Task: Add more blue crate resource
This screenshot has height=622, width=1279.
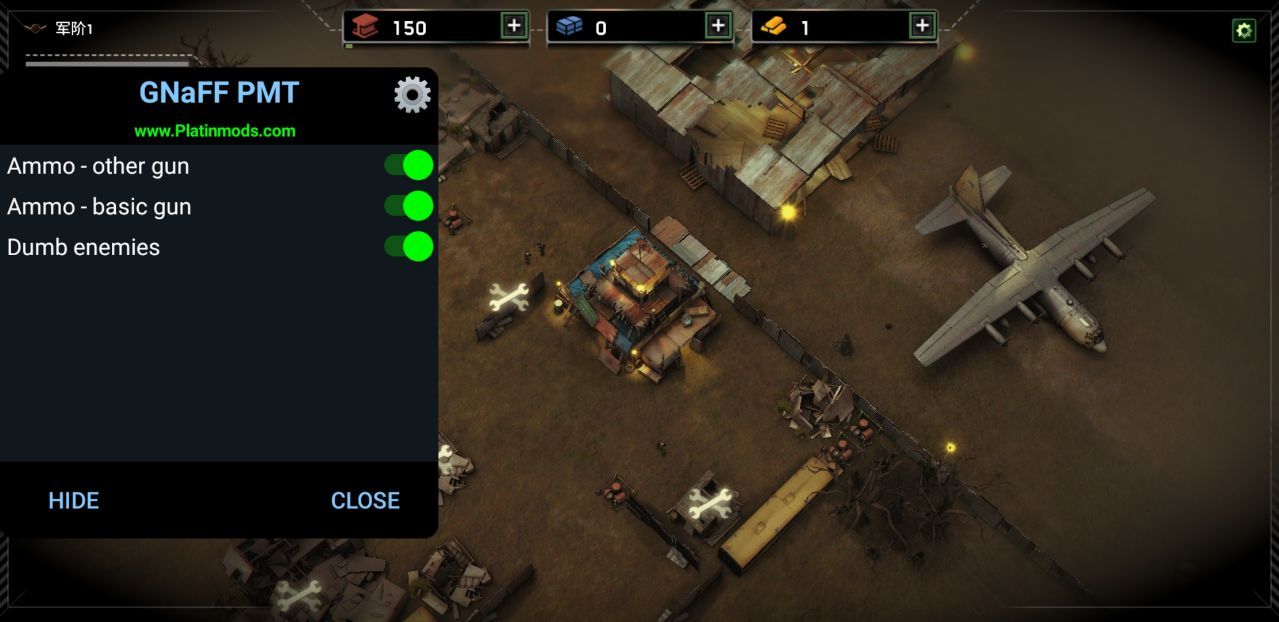Action: [718, 26]
